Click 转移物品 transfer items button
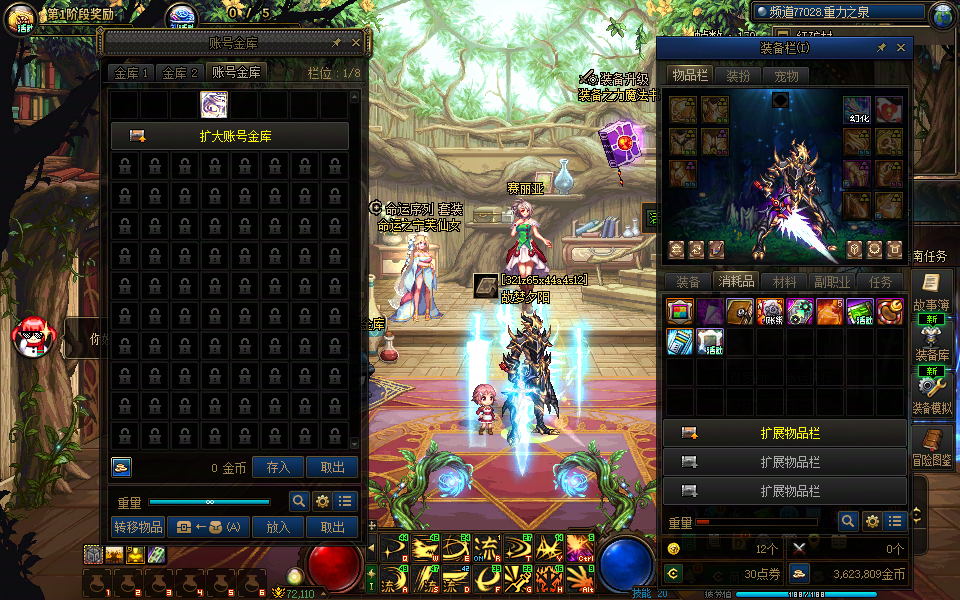Image resolution: width=960 pixels, height=600 pixels. [137, 527]
